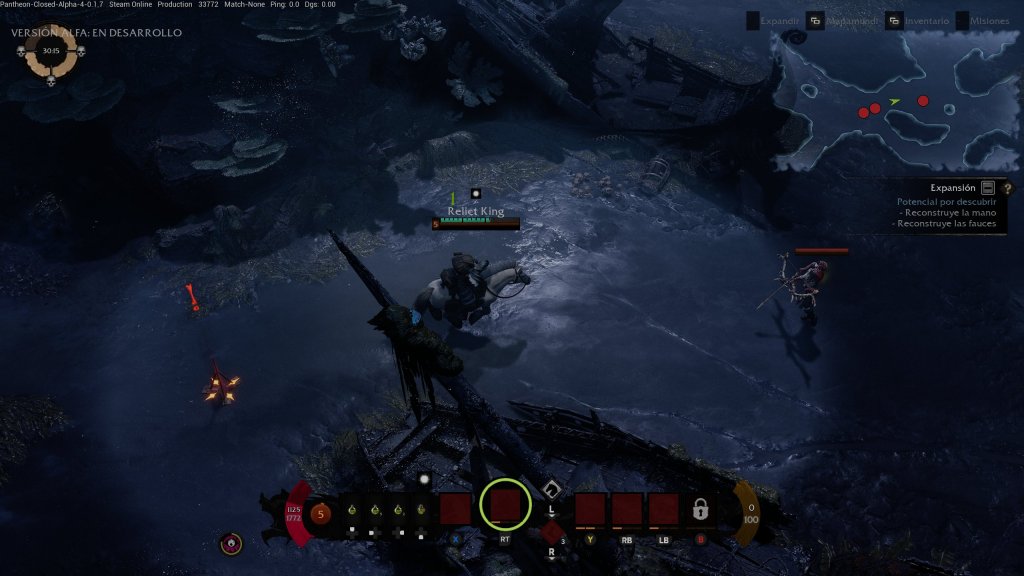Activate the skill slot marked RB
The width and height of the screenshot is (1024, 576).
click(x=627, y=509)
